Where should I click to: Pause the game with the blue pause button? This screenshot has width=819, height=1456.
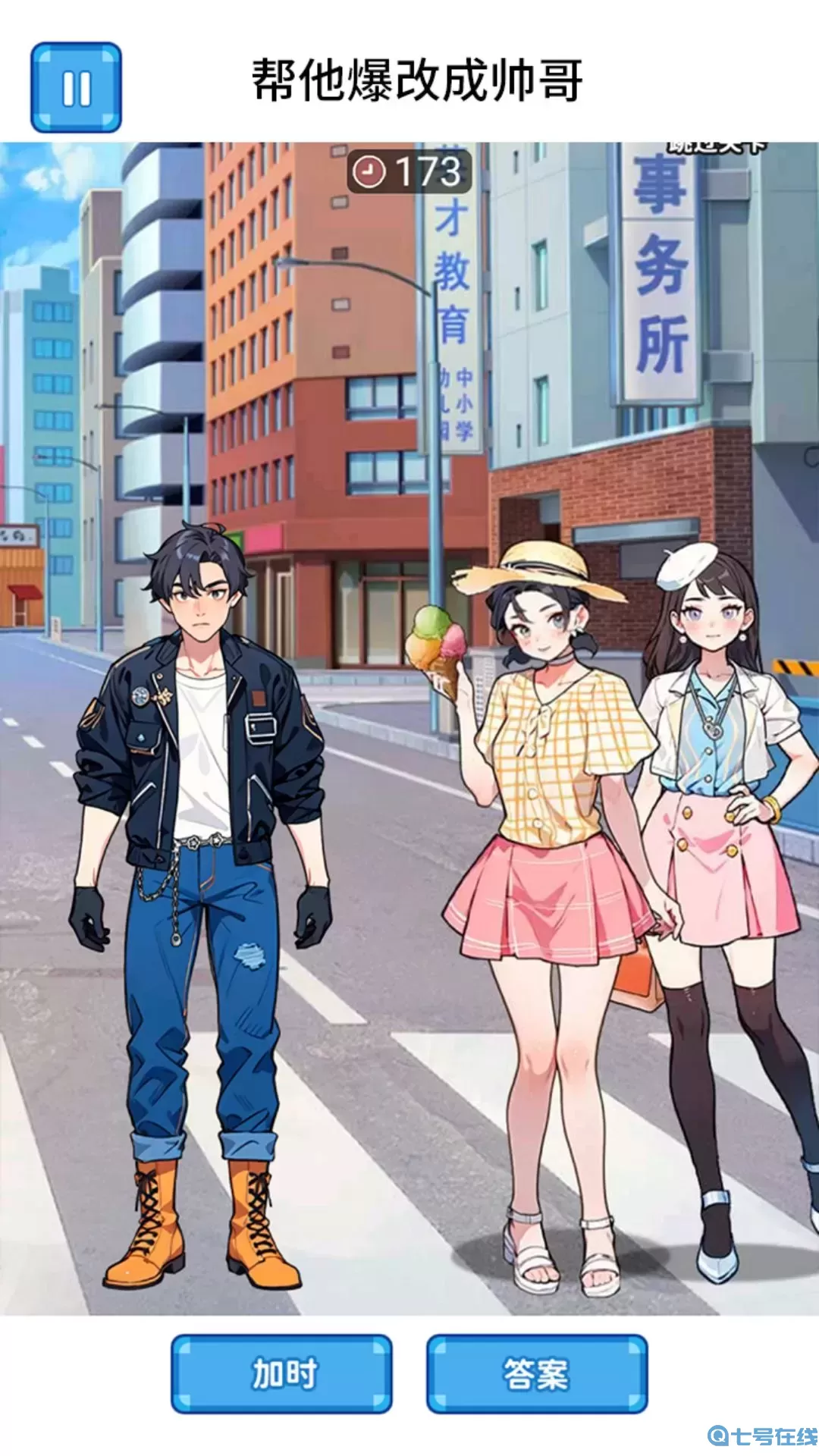point(76,88)
